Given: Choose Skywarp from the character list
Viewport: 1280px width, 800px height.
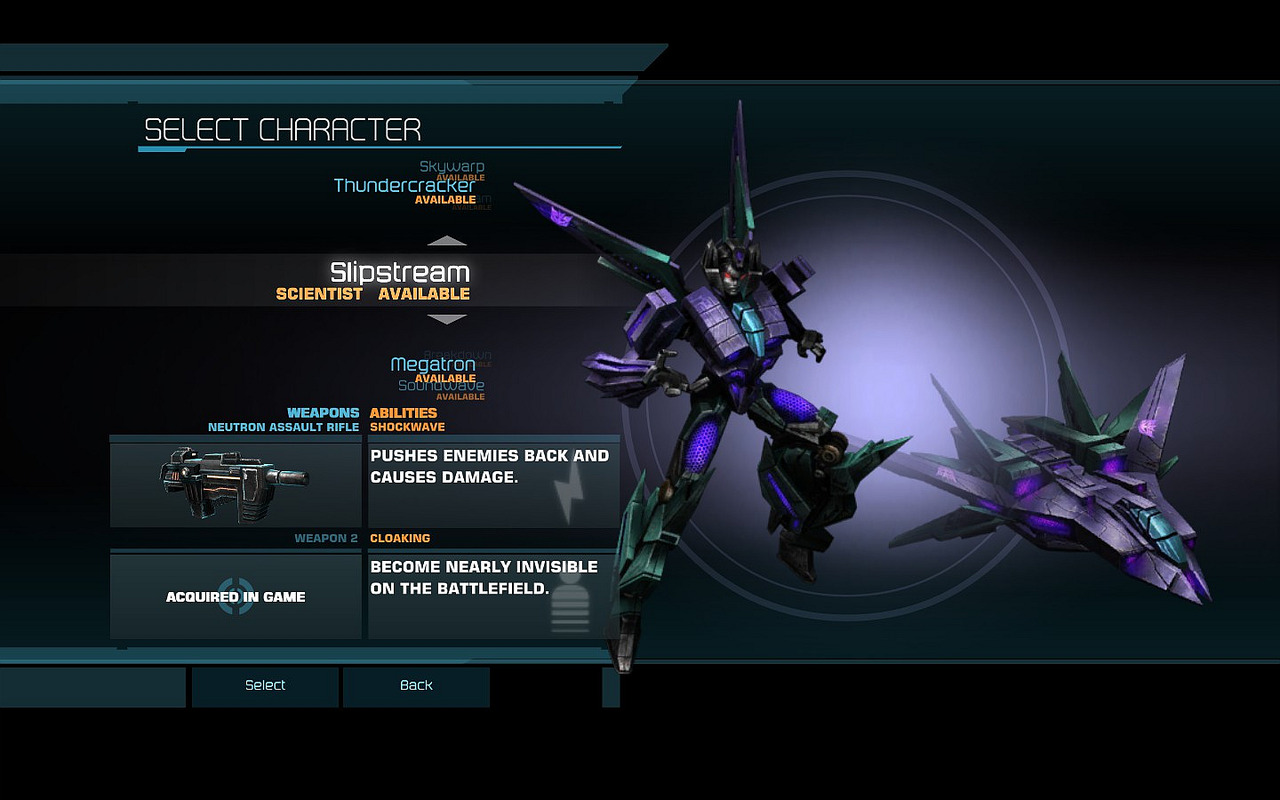Looking at the screenshot, I should pos(451,166).
